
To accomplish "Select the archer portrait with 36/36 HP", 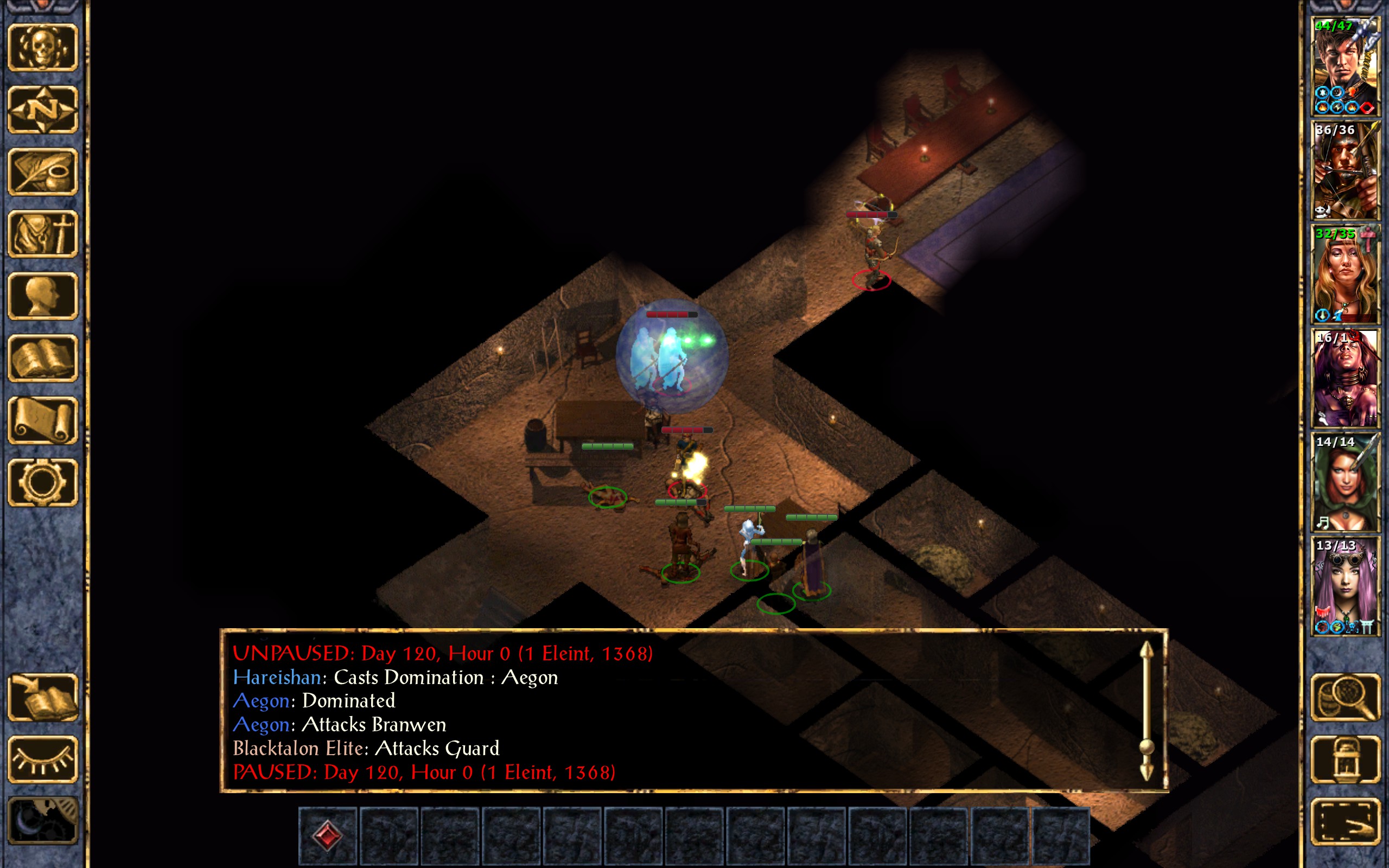I will (1345, 170).
